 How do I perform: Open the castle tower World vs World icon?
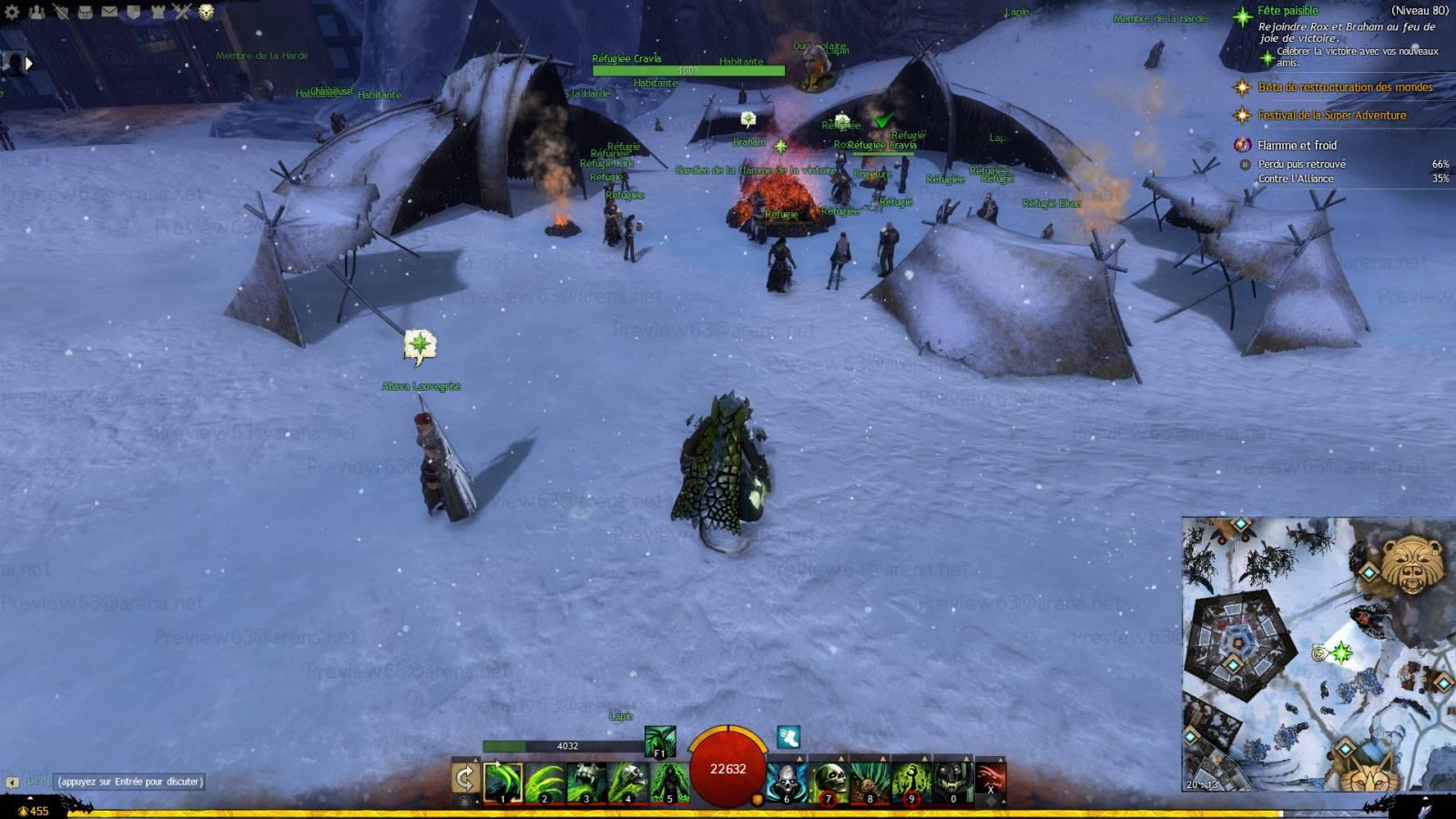[158, 12]
